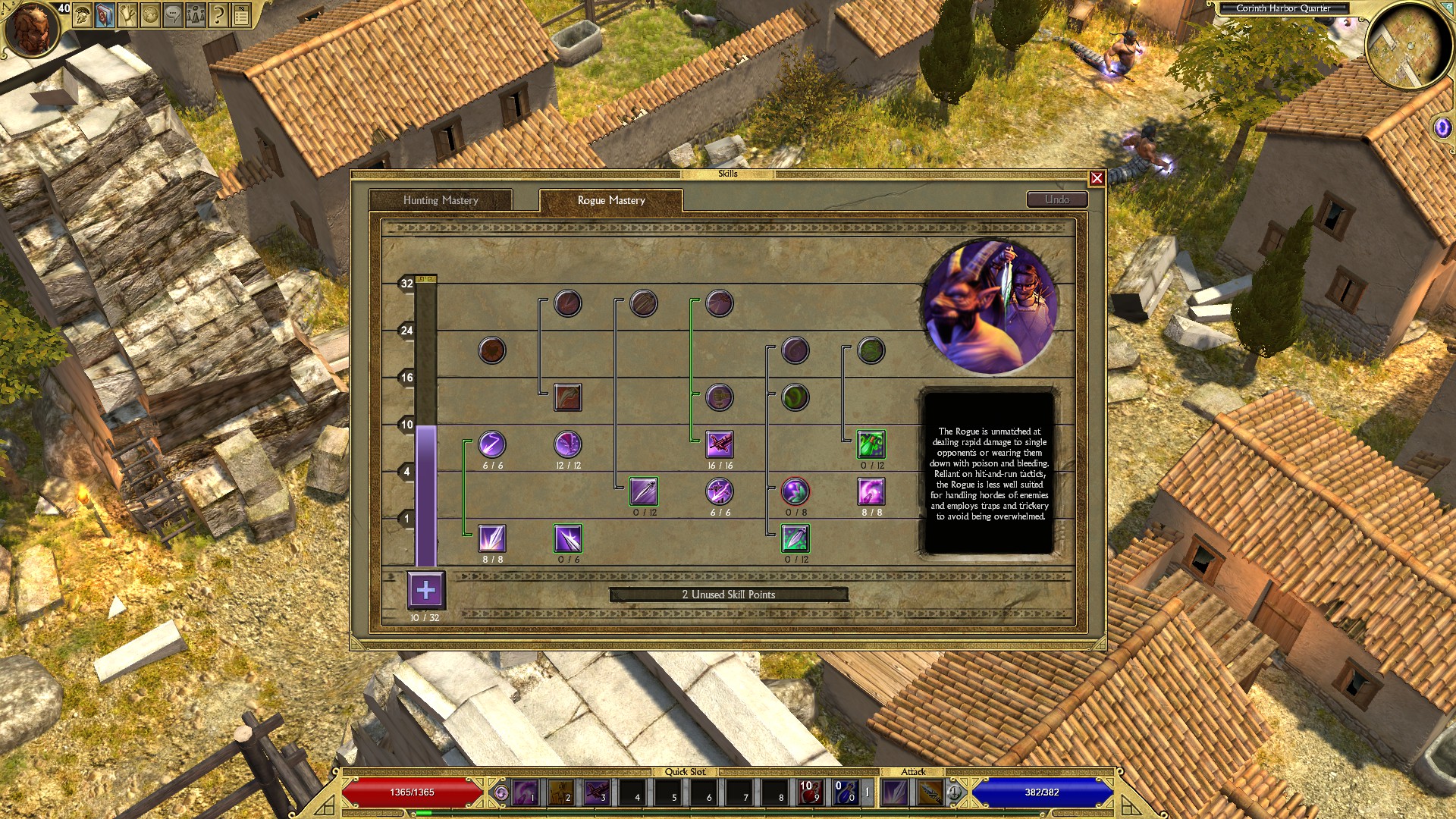Select the Rogue Mastery tab
This screenshot has height=819, width=1456.
[x=611, y=200]
